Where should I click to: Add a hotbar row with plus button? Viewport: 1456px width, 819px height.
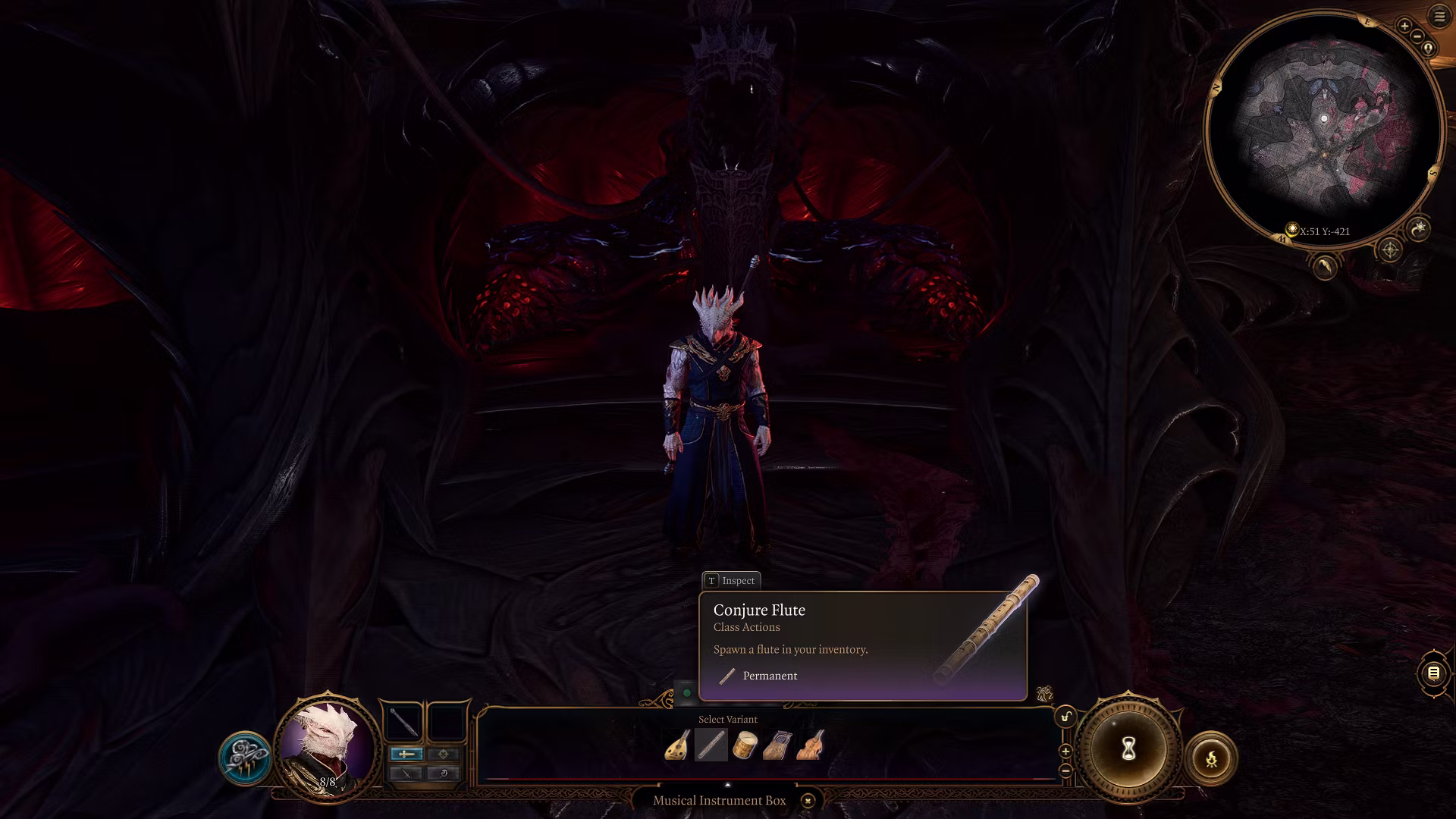[1065, 752]
